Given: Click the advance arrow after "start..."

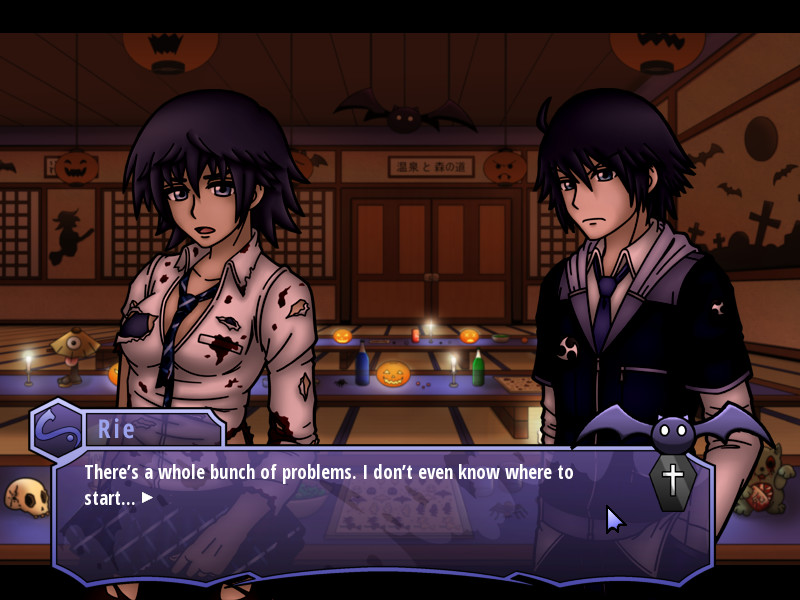Looking at the screenshot, I should (147, 497).
